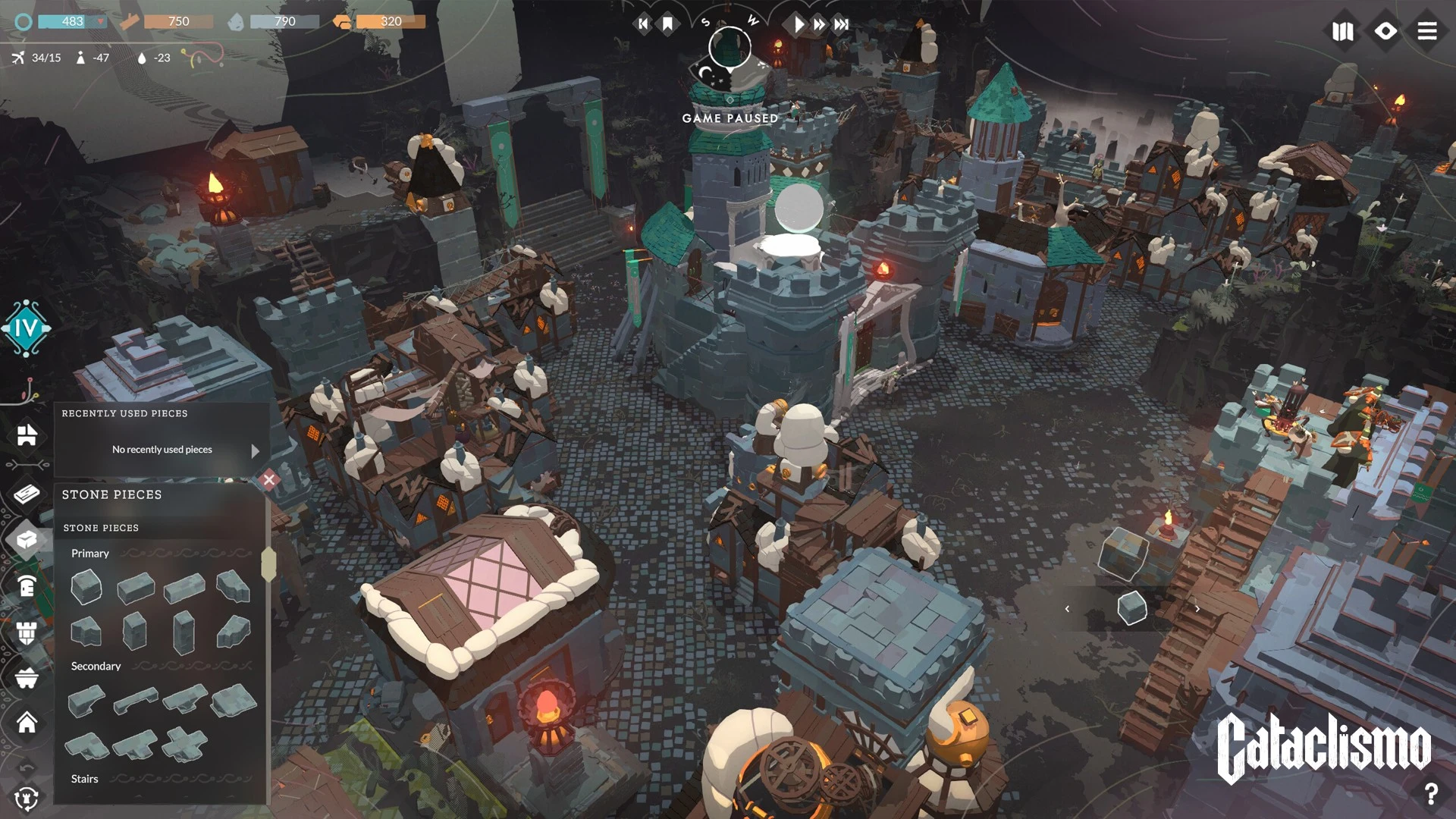The image size is (1456, 819).
Task: Cycle to the previous piece with left arrow
Action: pos(1067,609)
